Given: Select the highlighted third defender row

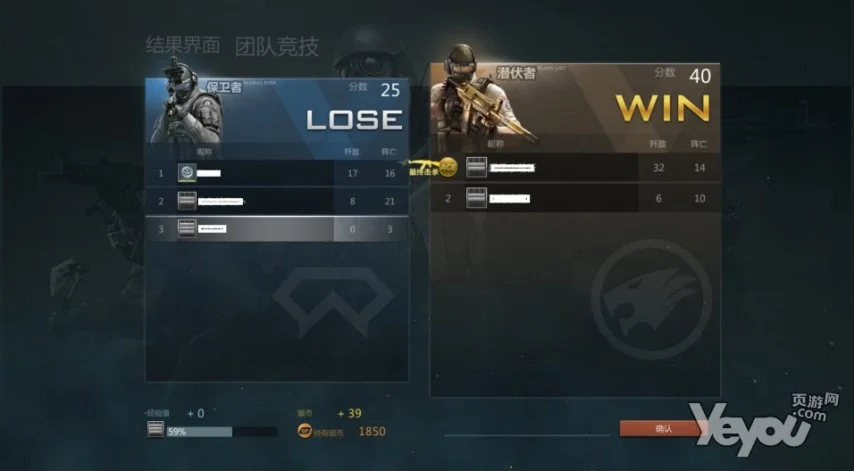Looking at the screenshot, I should pos(276,229).
